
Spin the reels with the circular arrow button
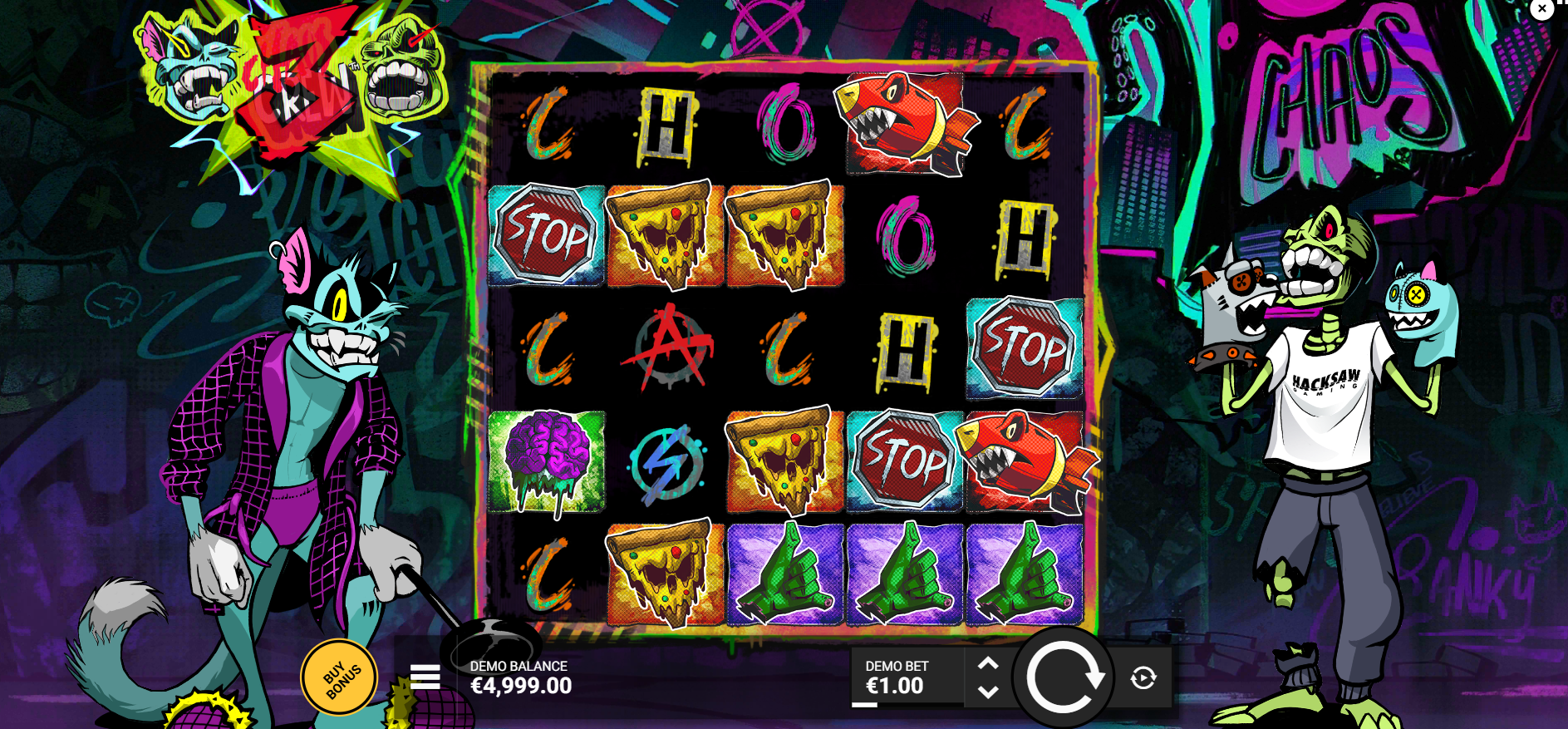point(1063,677)
